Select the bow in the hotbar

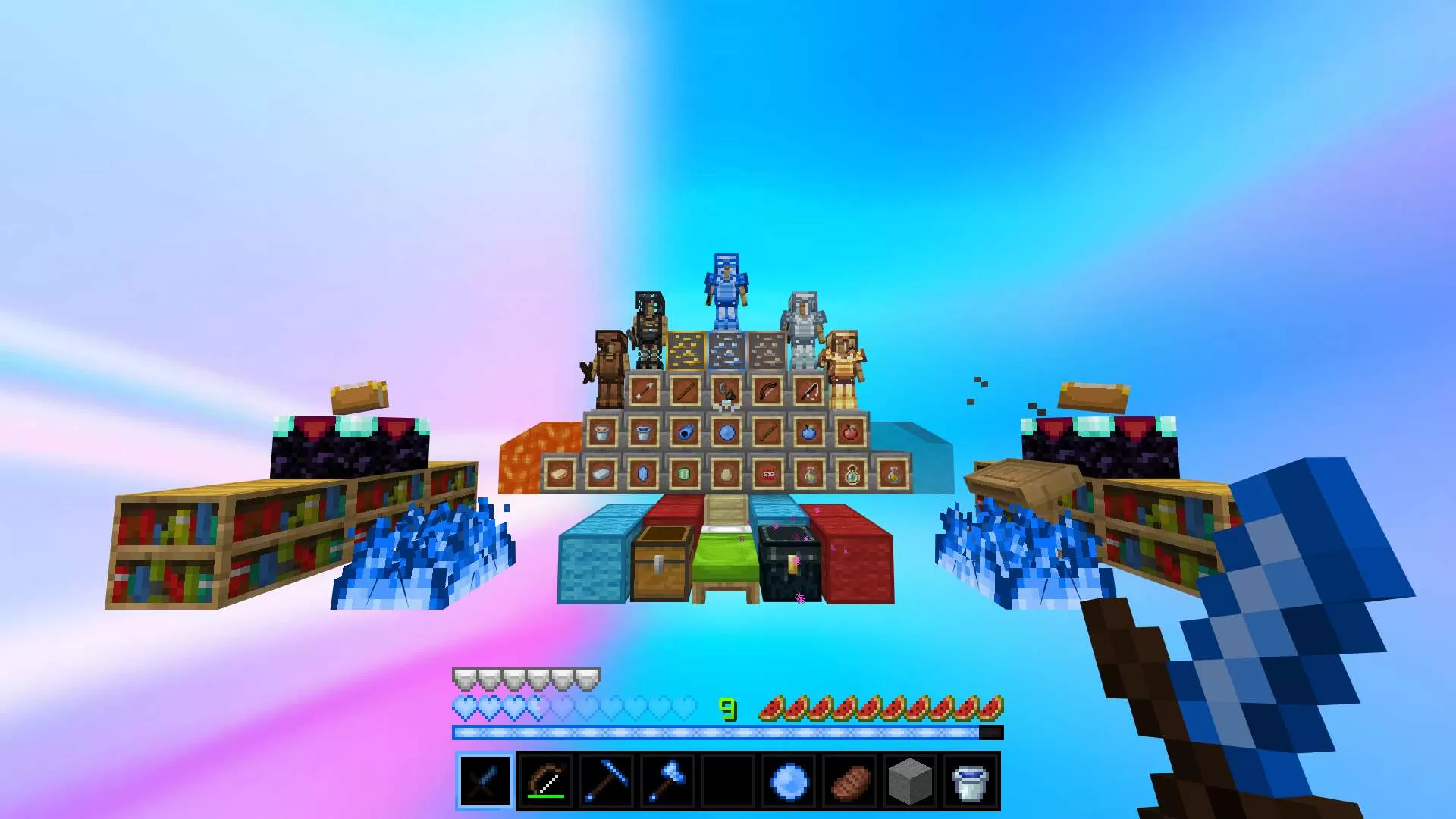546,781
